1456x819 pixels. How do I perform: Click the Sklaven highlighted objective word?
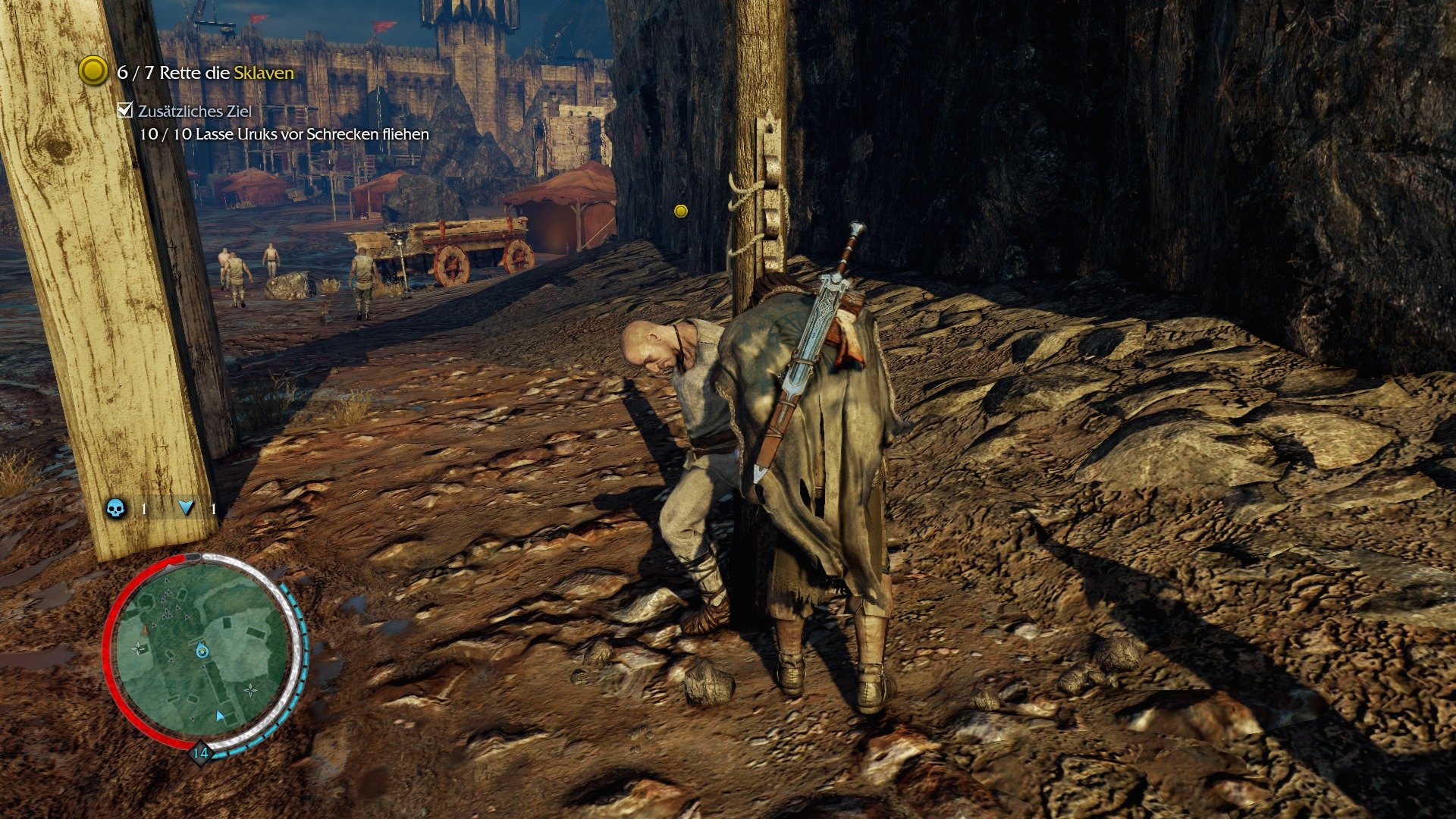click(x=266, y=74)
